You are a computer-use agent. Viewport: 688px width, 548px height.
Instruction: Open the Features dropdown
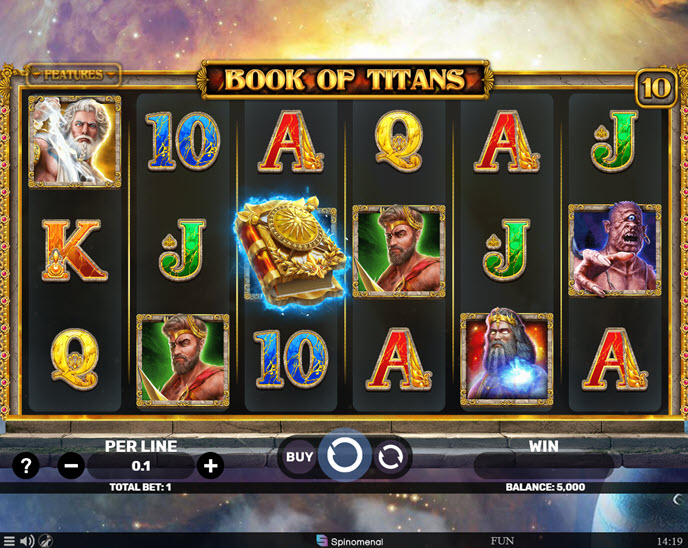point(72,74)
